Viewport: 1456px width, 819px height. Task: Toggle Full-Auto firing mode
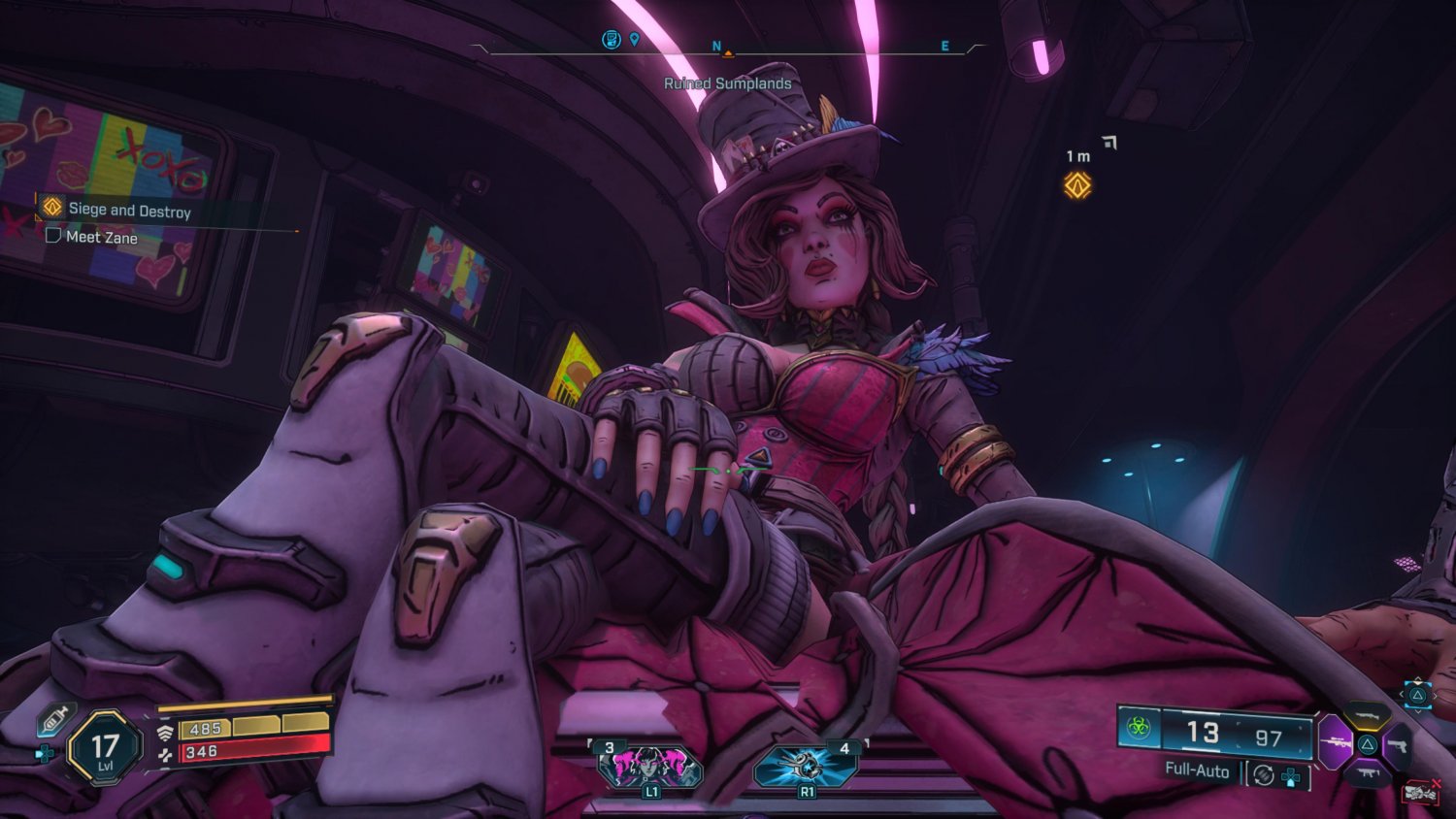(x=1196, y=770)
